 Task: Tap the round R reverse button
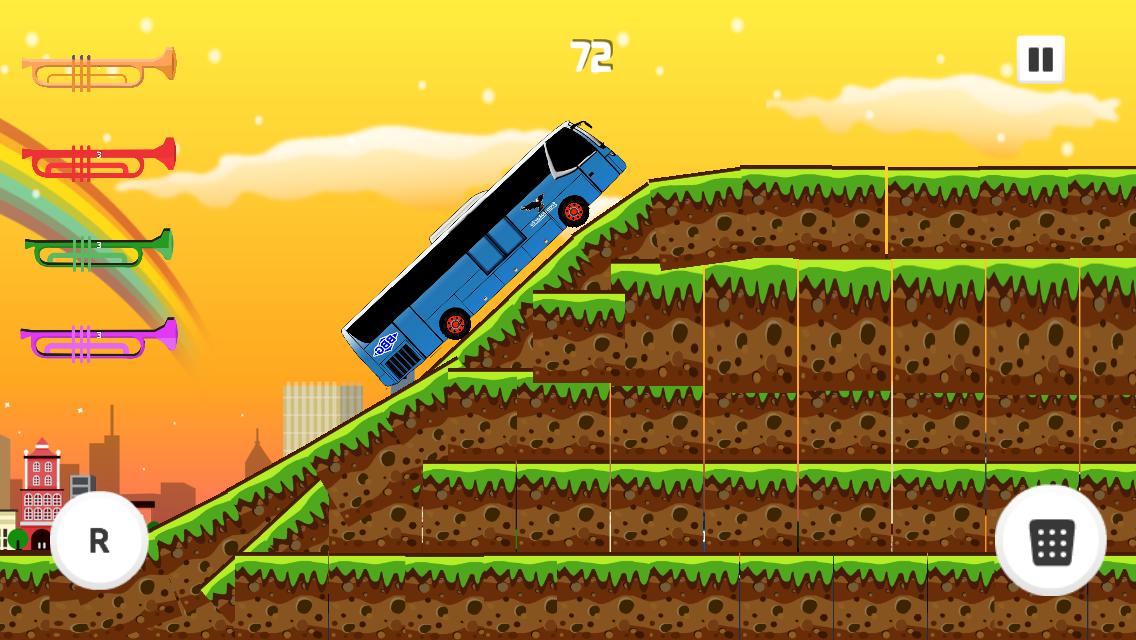coord(99,540)
